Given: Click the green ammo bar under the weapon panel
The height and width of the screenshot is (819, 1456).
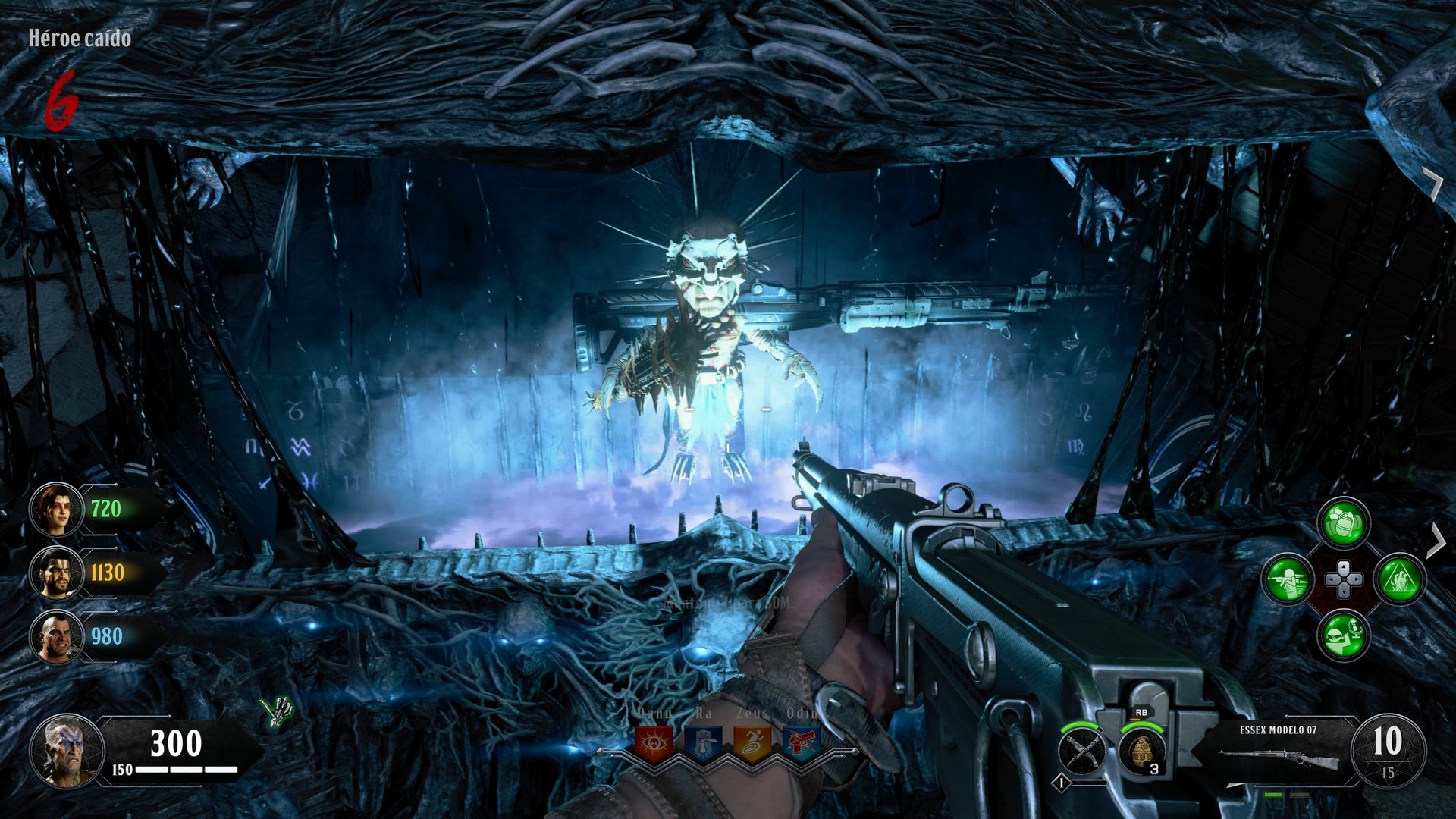Looking at the screenshot, I should [x=1273, y=795].
